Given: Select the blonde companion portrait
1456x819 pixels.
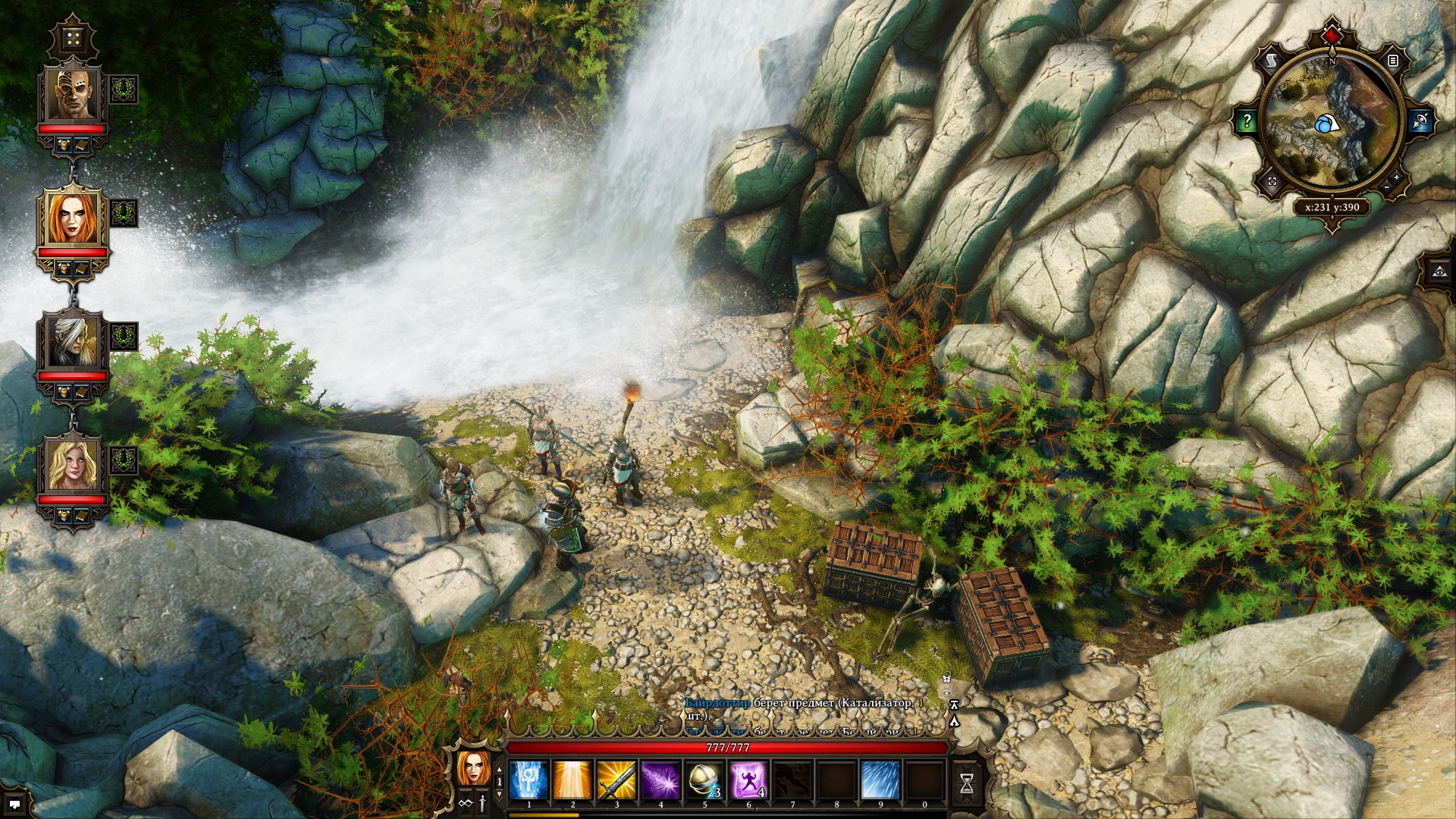Looking at the screenshot, I should (x=73, y=465).
